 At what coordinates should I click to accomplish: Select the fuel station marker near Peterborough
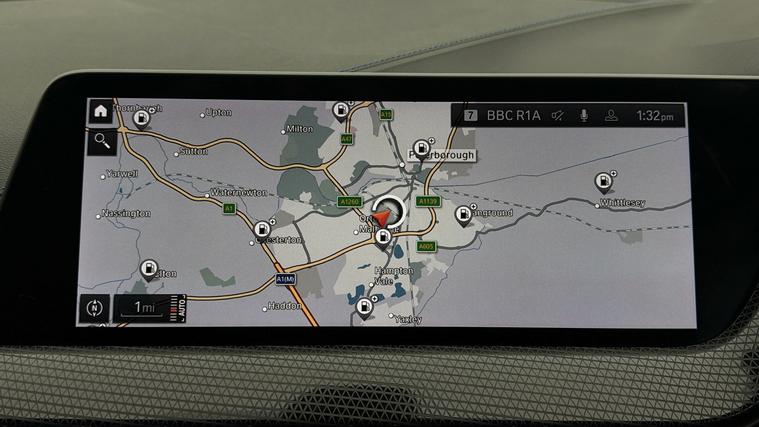point(420,145)
